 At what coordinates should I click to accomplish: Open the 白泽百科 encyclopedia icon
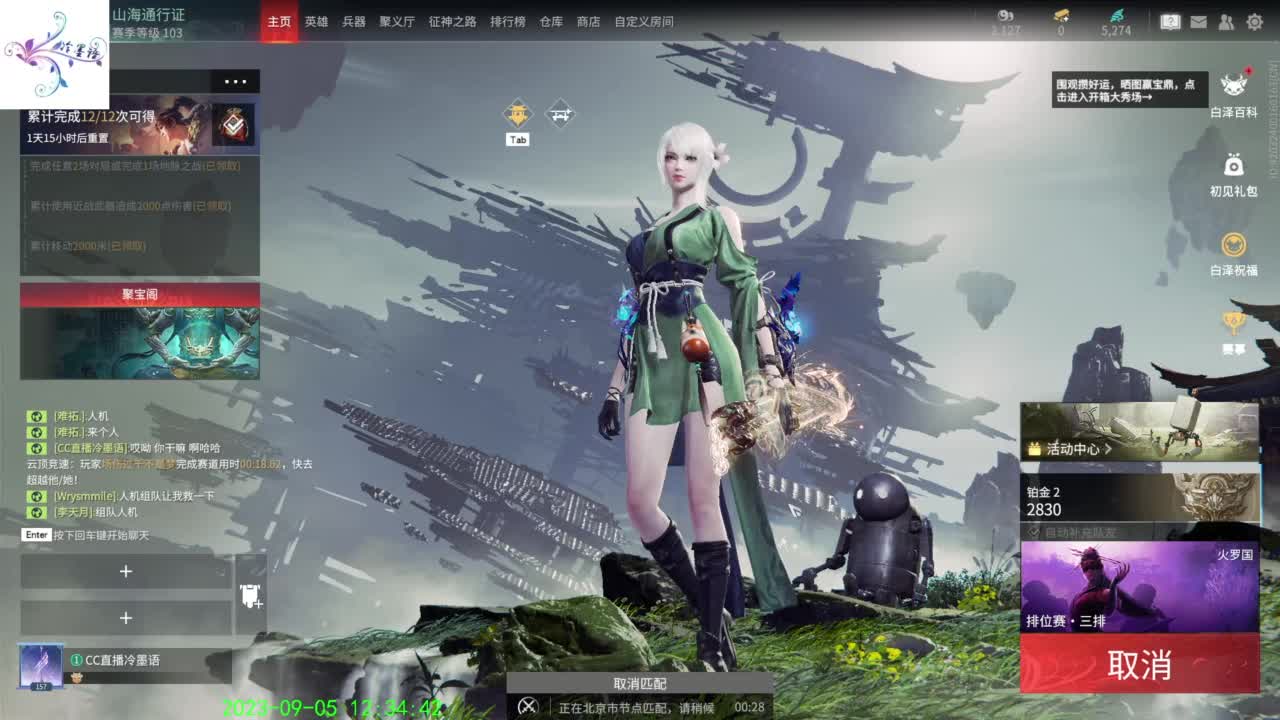pos(1231,87)
